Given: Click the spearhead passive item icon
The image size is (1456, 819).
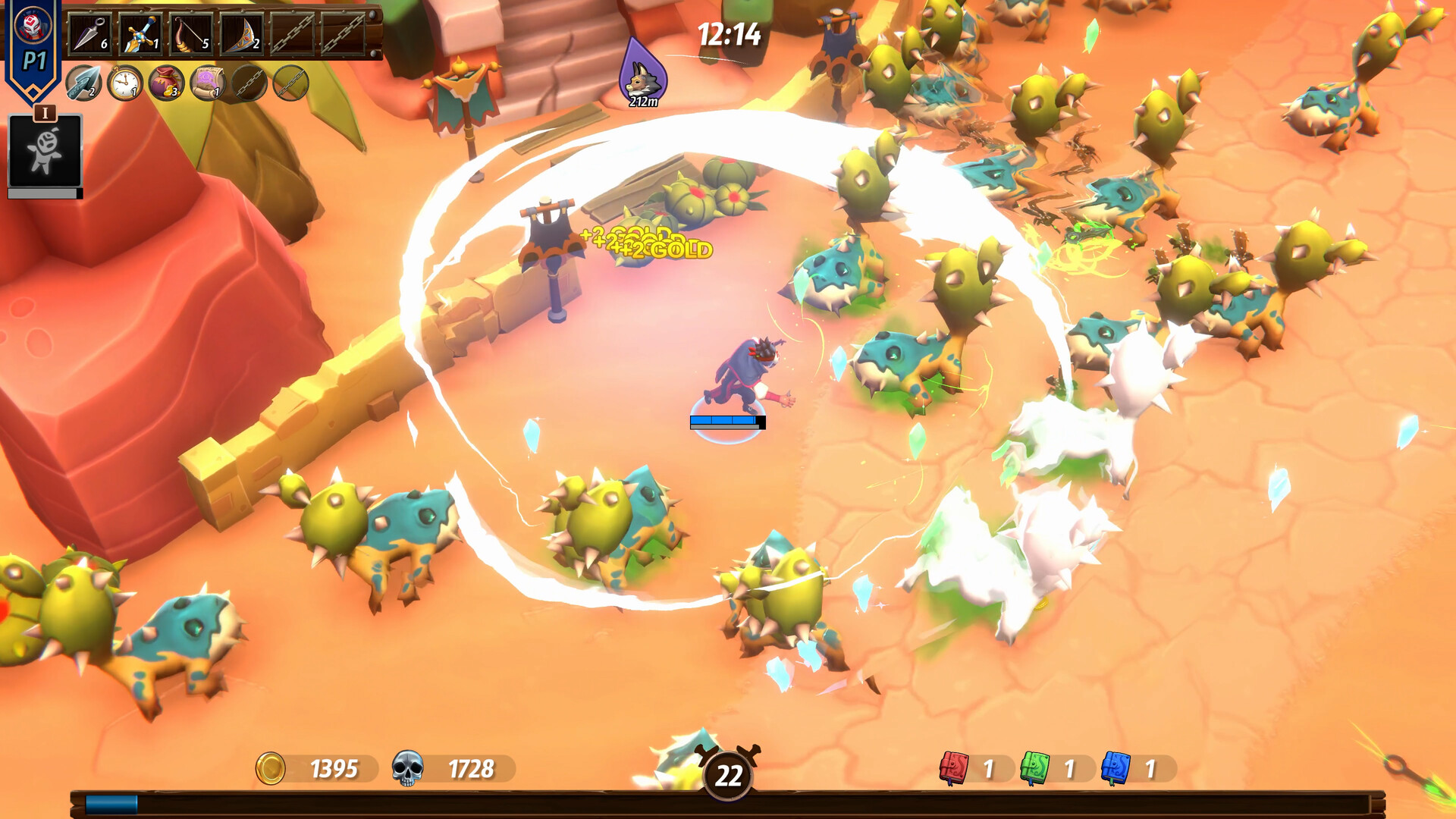Looking at the screenshot, I should (83, 83).
